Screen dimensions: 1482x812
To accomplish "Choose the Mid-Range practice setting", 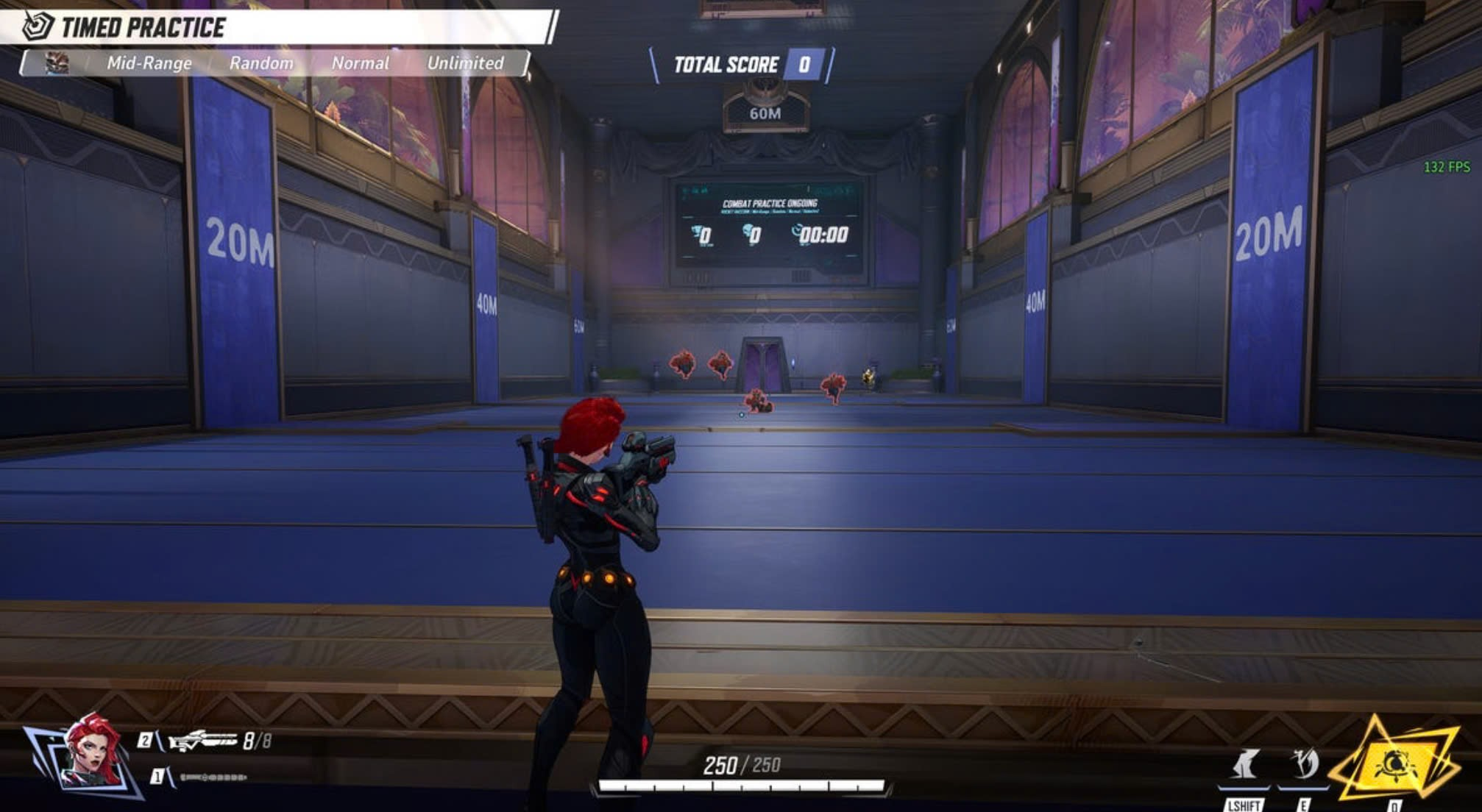I will [149, 63].
